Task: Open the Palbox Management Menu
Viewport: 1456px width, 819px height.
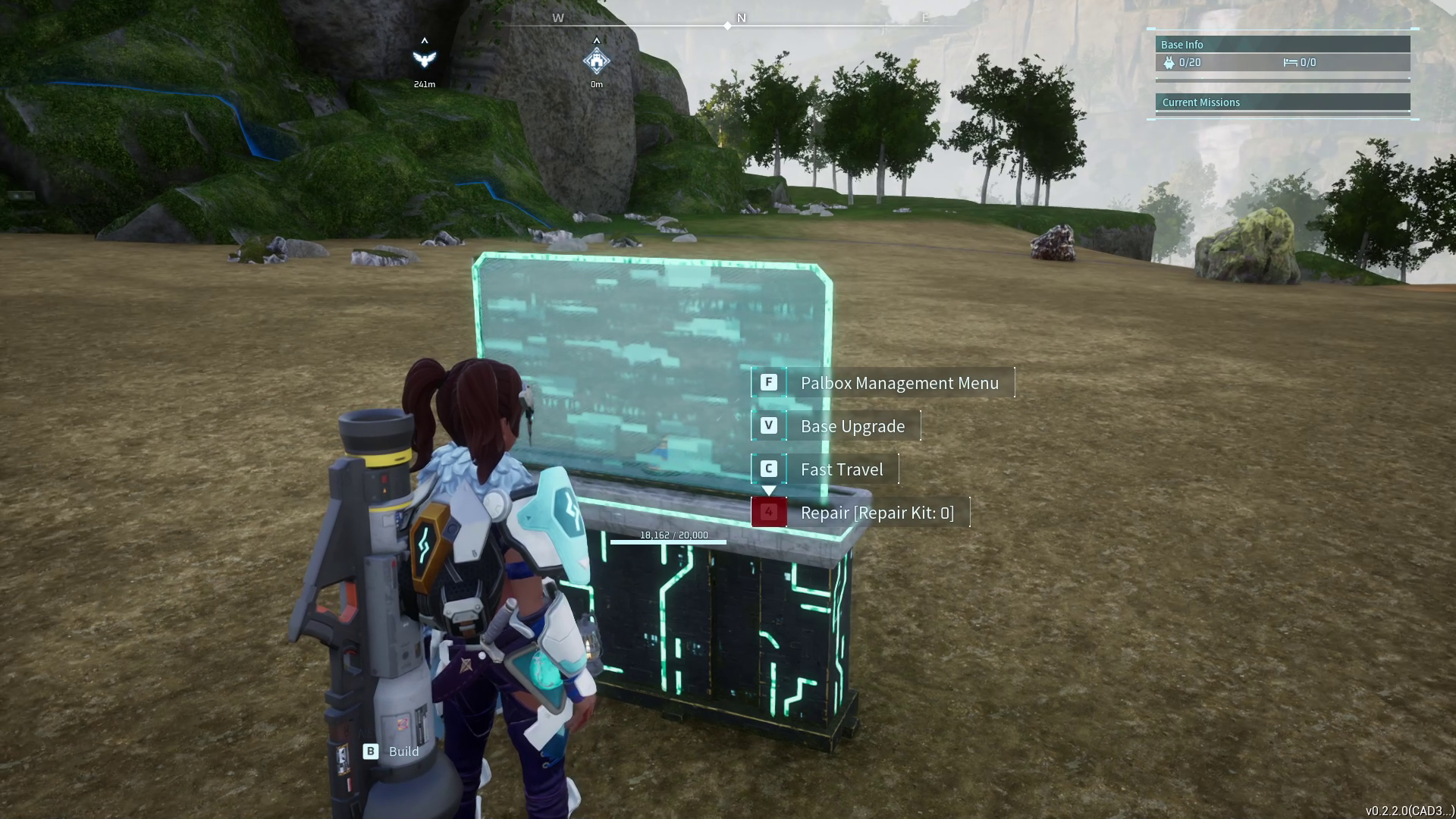Action: coord(899,383)
